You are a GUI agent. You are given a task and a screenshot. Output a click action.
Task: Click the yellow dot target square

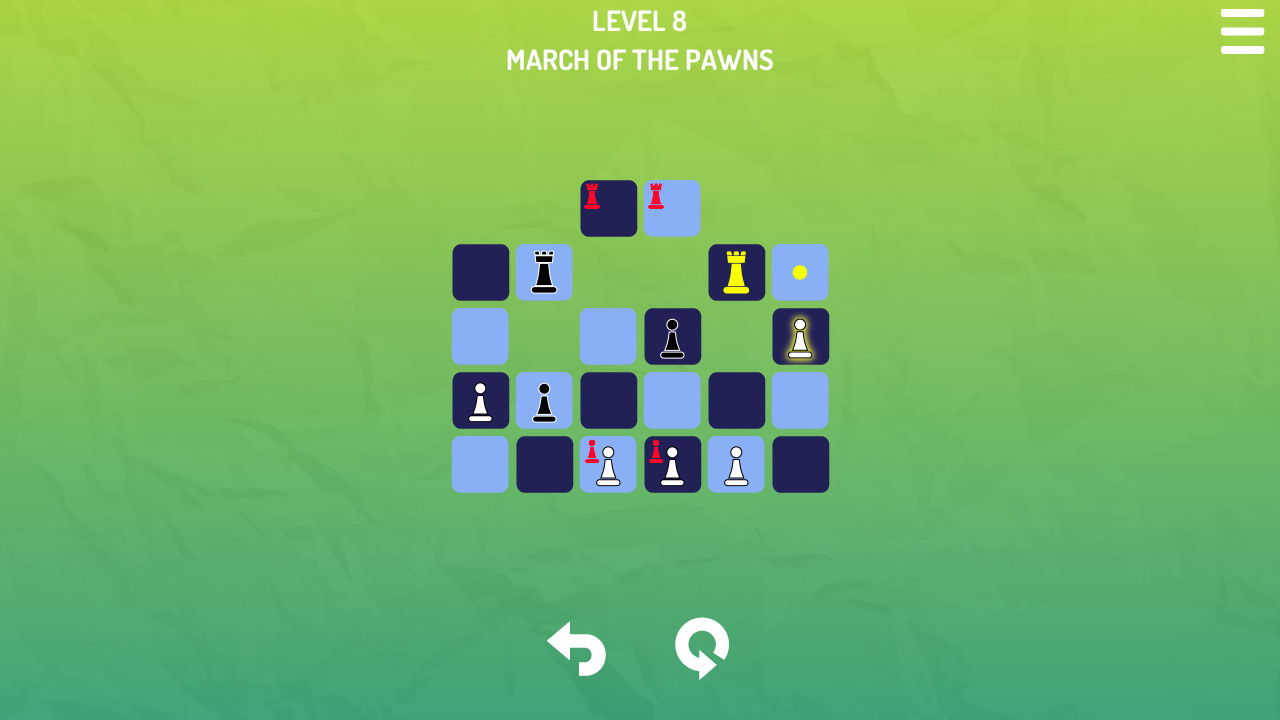(800, 272)
